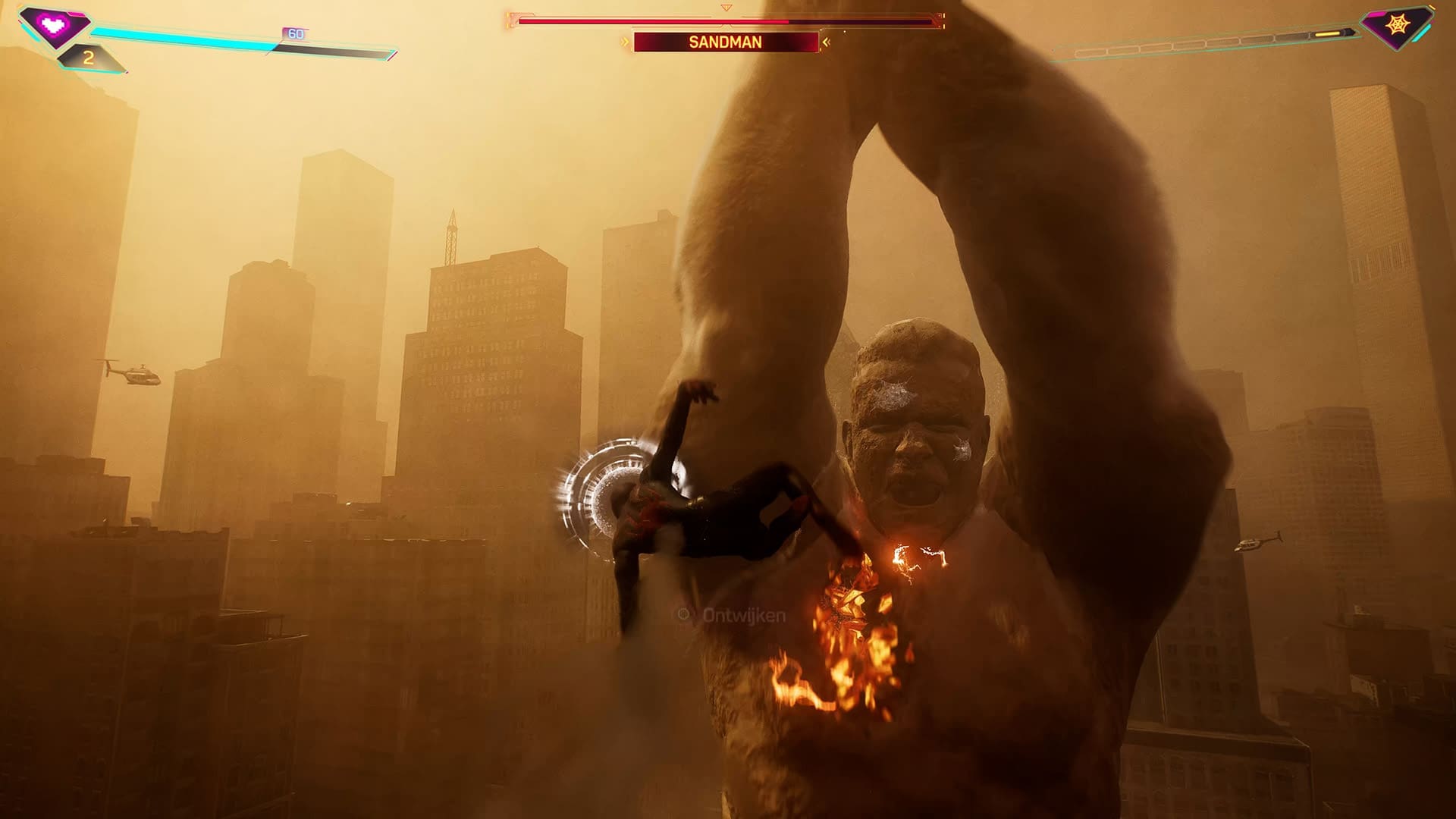Select the level 60 badge on the XP bar
This screenshot has height=819, width=1456.
click(x=295, y=33)
